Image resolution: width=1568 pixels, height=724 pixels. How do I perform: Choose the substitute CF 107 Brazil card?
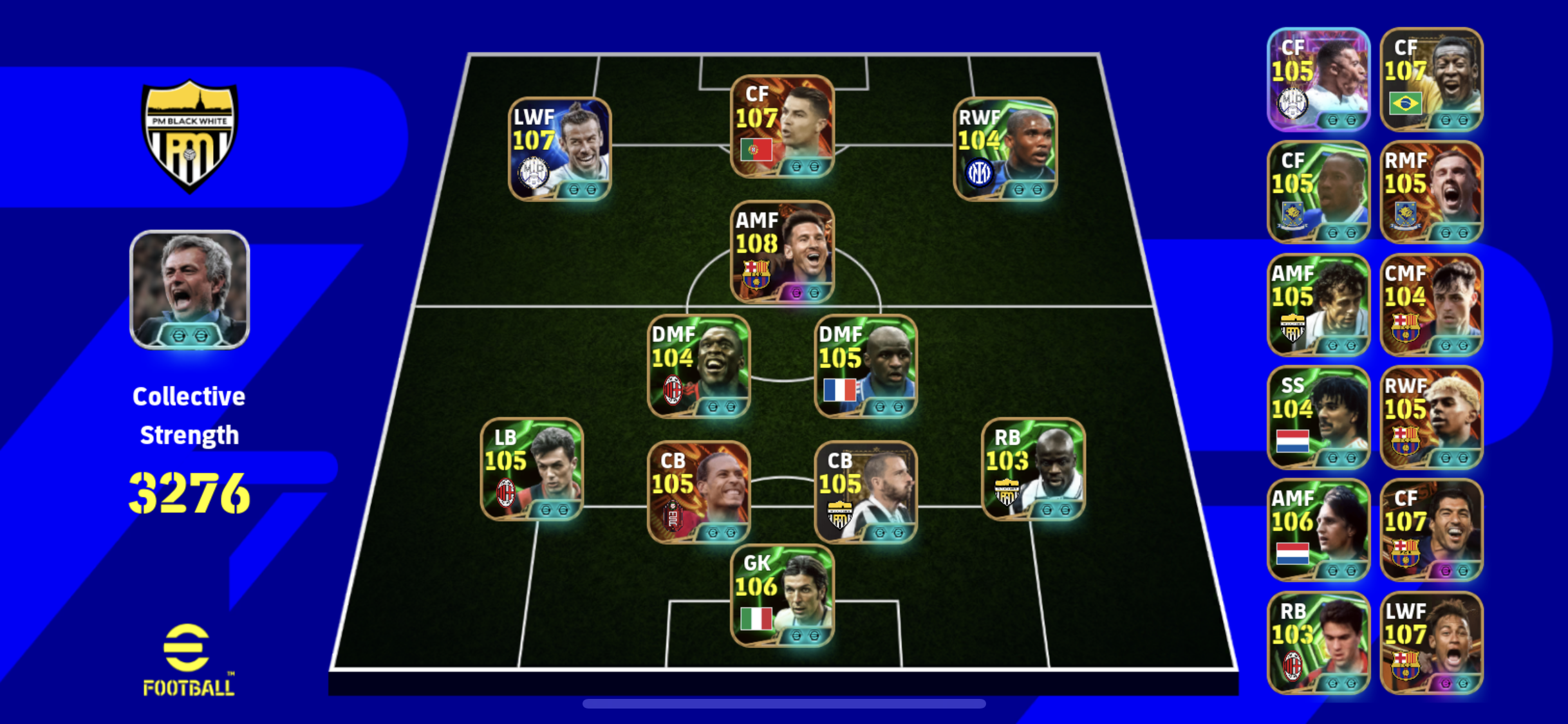click(1432, 79)
